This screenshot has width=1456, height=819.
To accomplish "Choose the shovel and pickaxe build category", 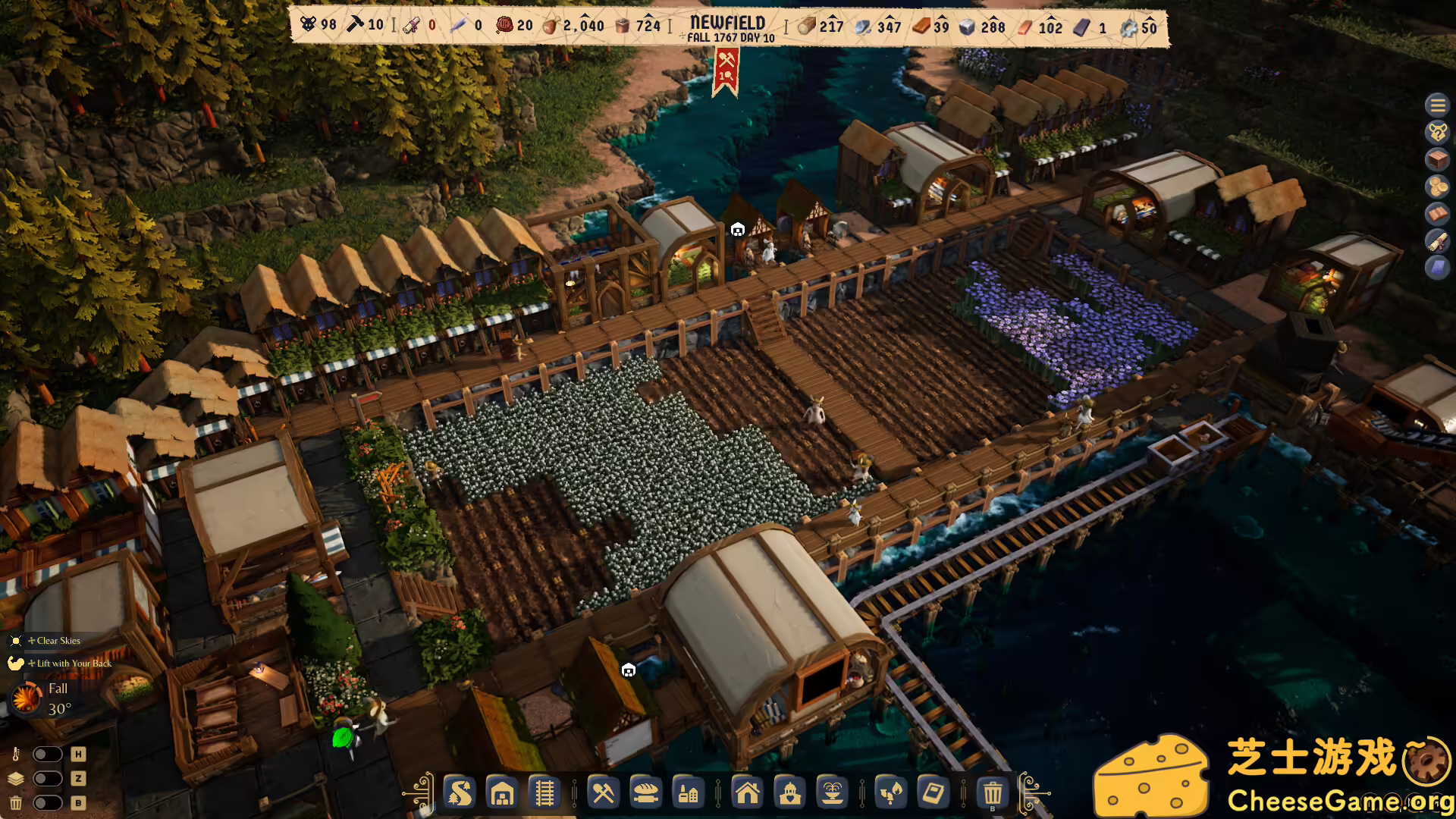I will 604,794.
